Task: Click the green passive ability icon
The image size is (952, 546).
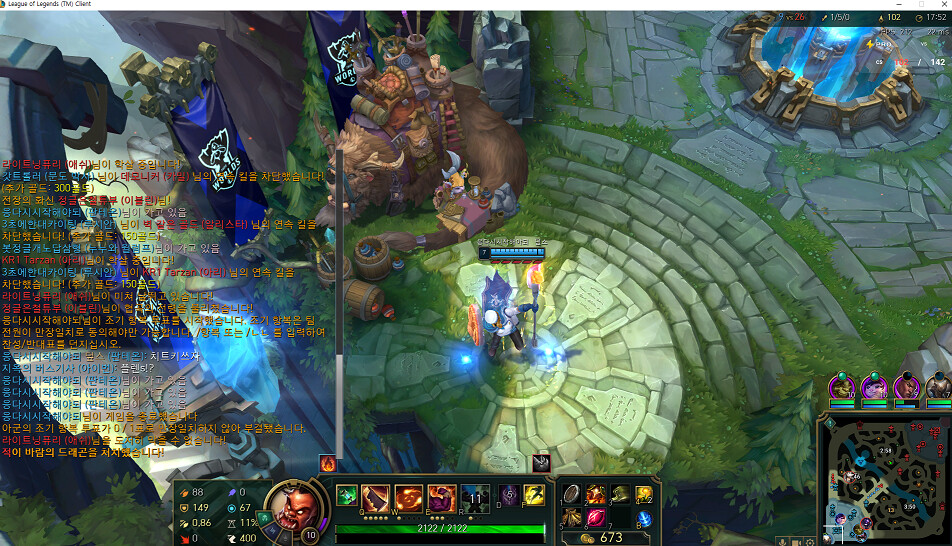Action: click(x=346, y=495)
